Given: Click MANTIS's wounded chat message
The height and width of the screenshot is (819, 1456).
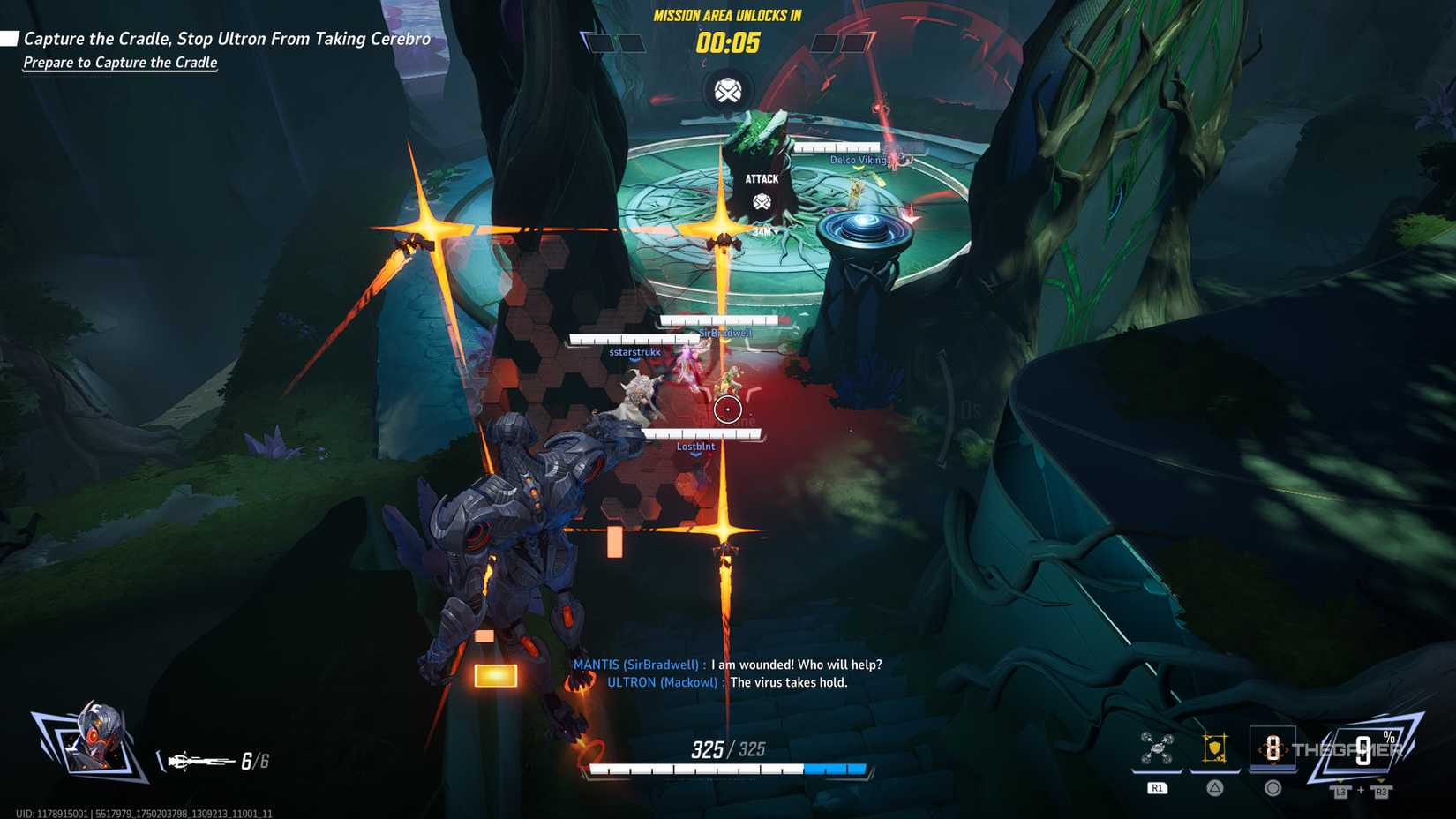Looking at the screenshot, I should [x=727, y=665].
